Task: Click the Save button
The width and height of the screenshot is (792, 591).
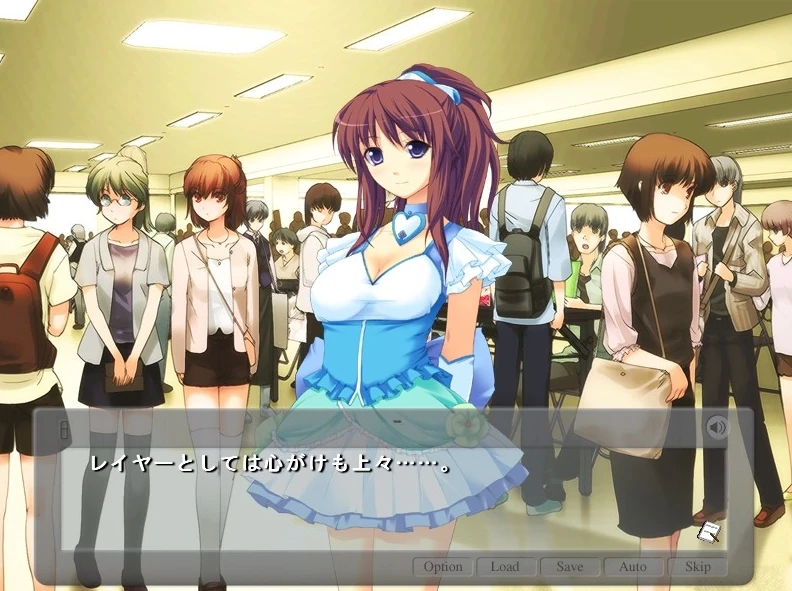Action: pyautogui.click(x=569, y=567)
